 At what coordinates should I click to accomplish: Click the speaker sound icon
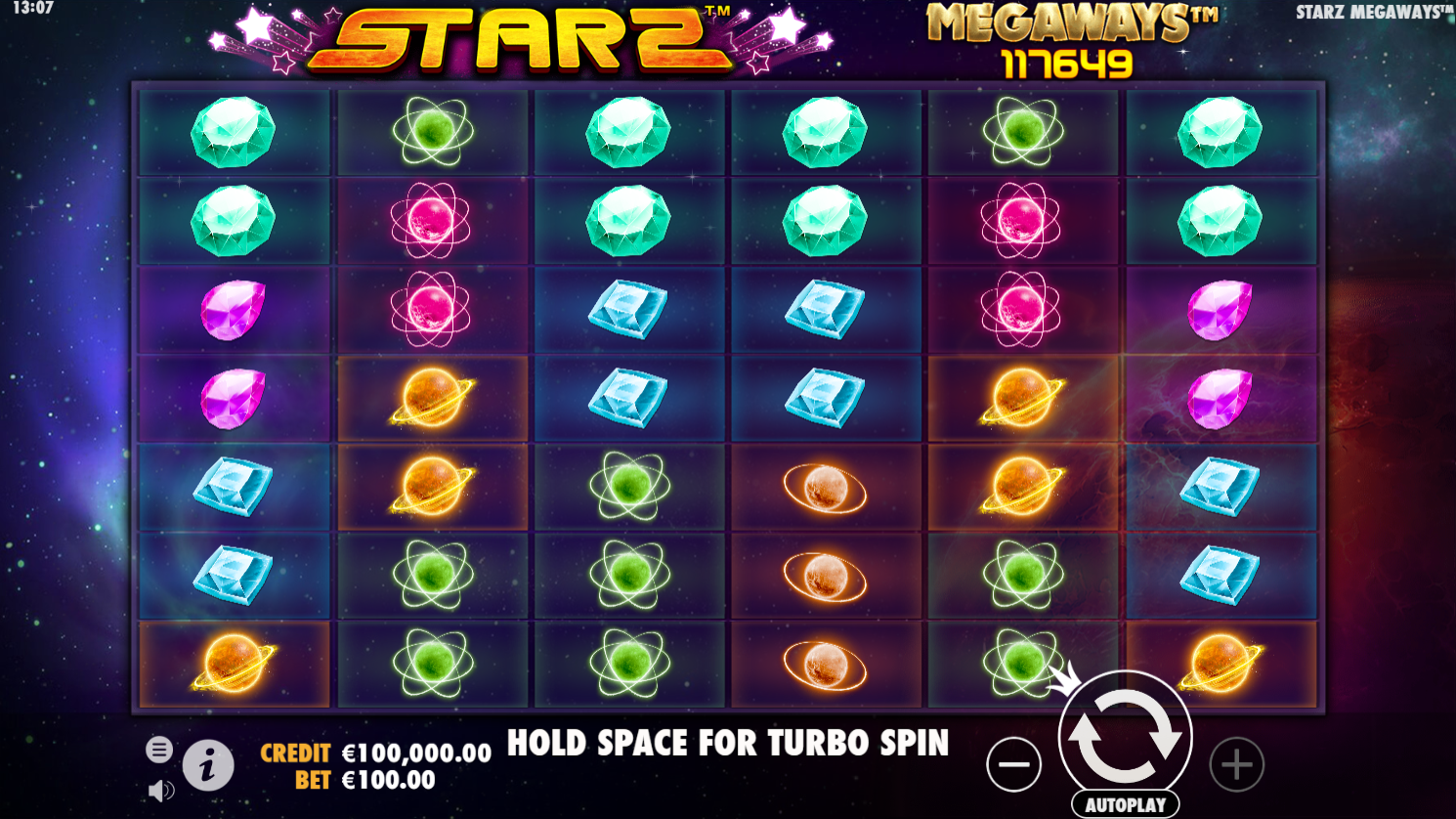pos(159,791)
